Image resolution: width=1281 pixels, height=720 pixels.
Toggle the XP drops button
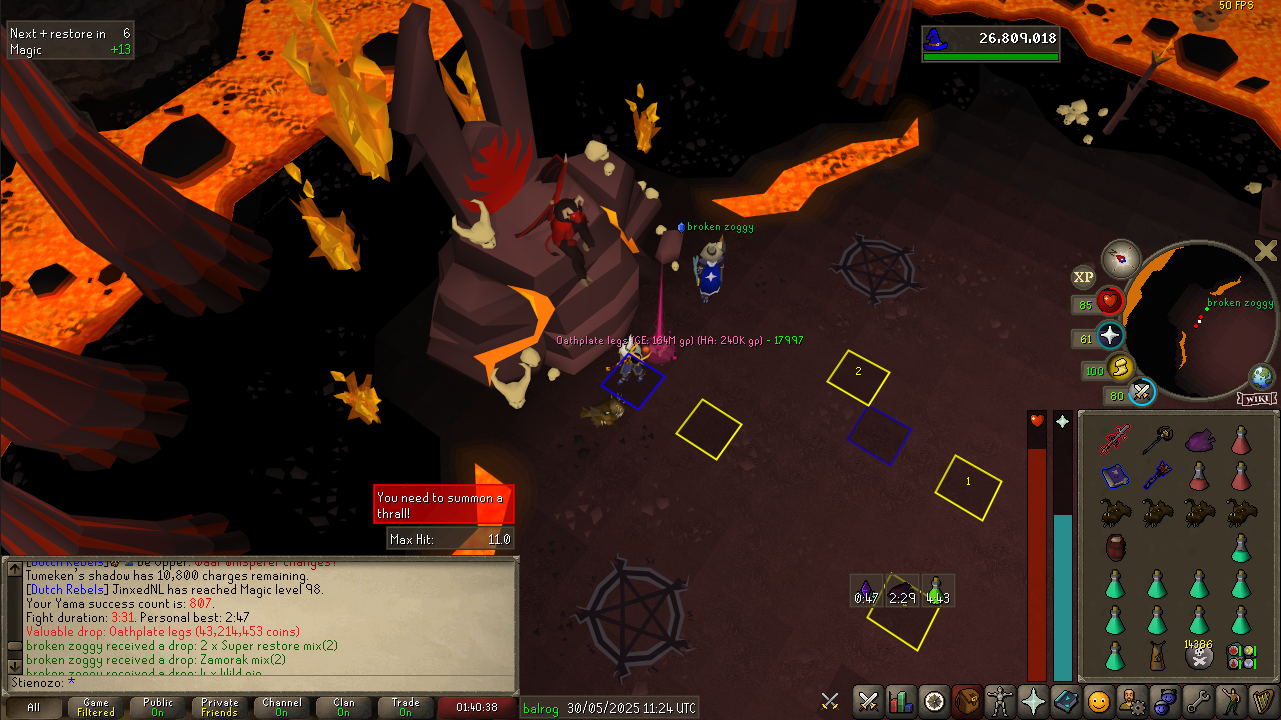click(1083, 277)
